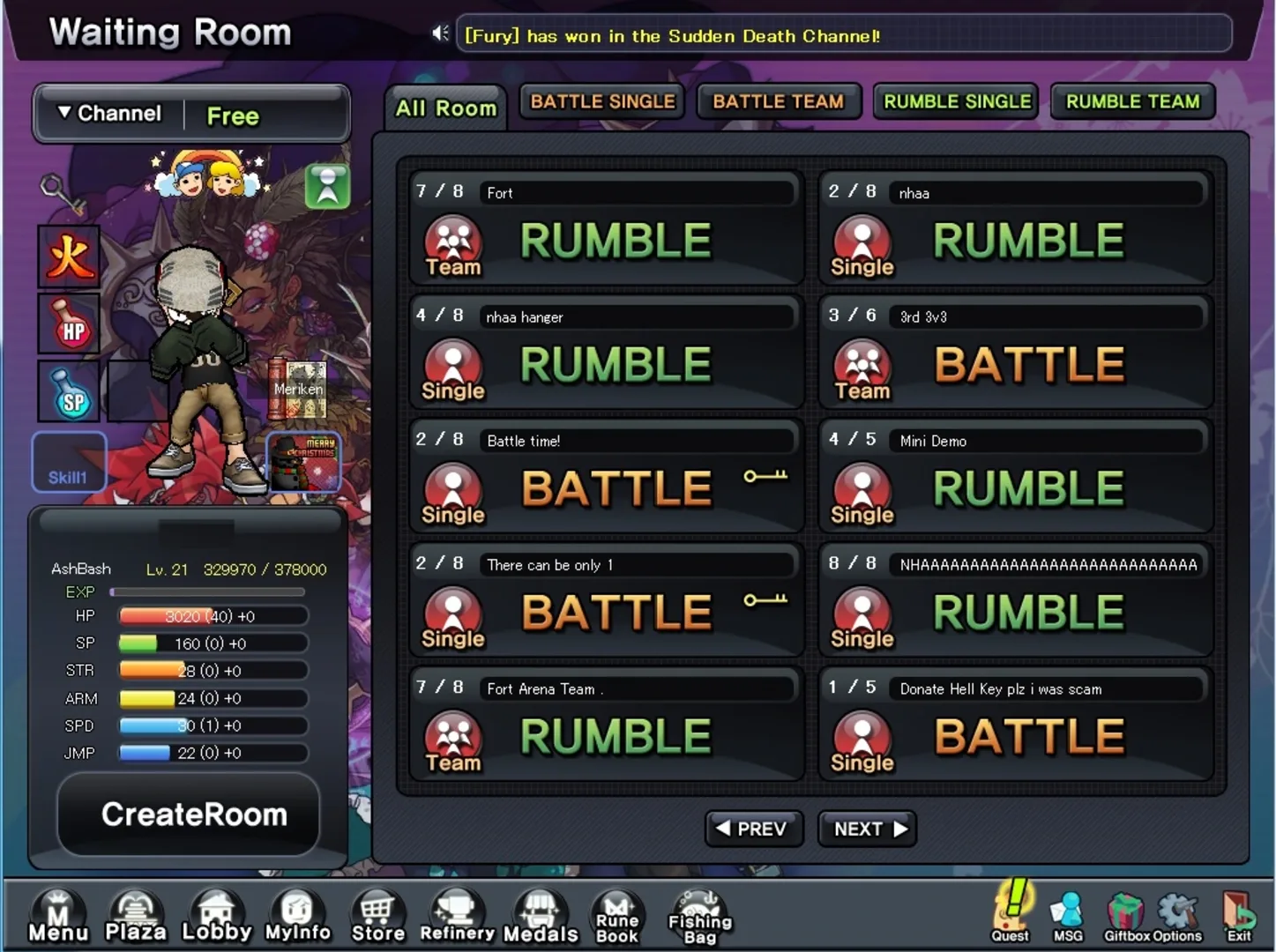The image size is (1276, 952).
Task: Open the Store icon
Action: 377,917
